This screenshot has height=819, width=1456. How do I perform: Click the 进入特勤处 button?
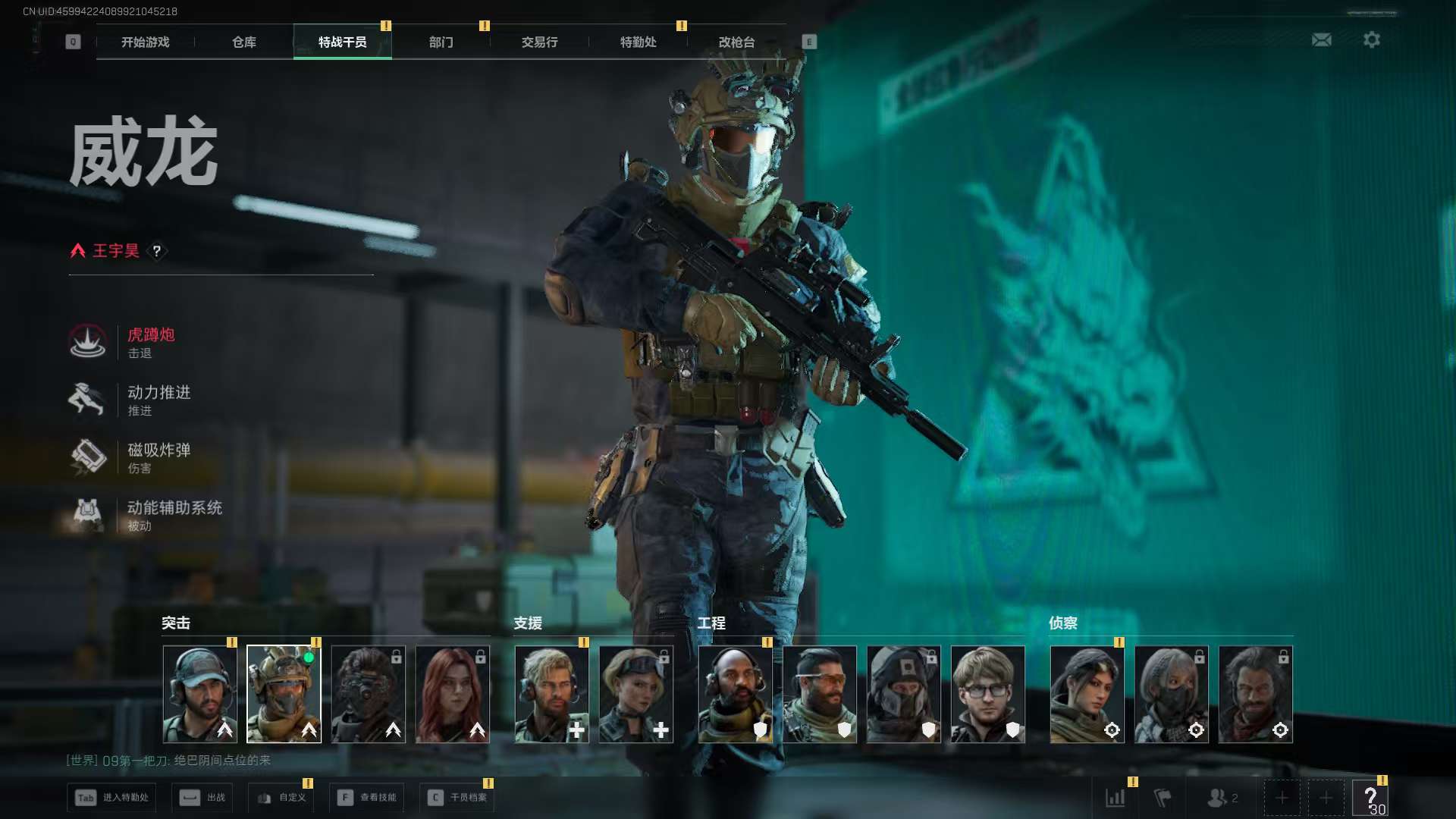pos(111,798)
